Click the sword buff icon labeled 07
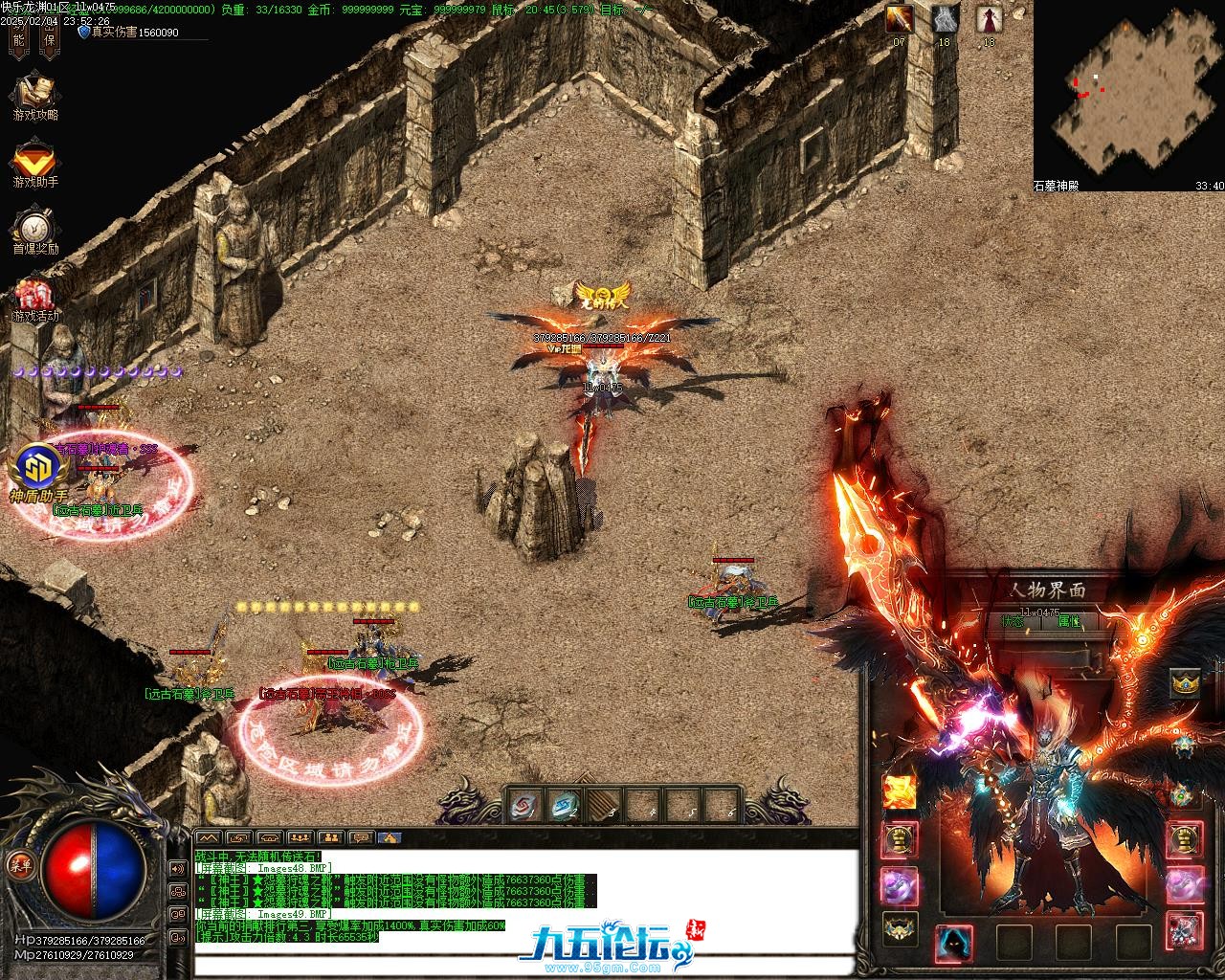Screen dimensions: 1225x980 [899, 19]
